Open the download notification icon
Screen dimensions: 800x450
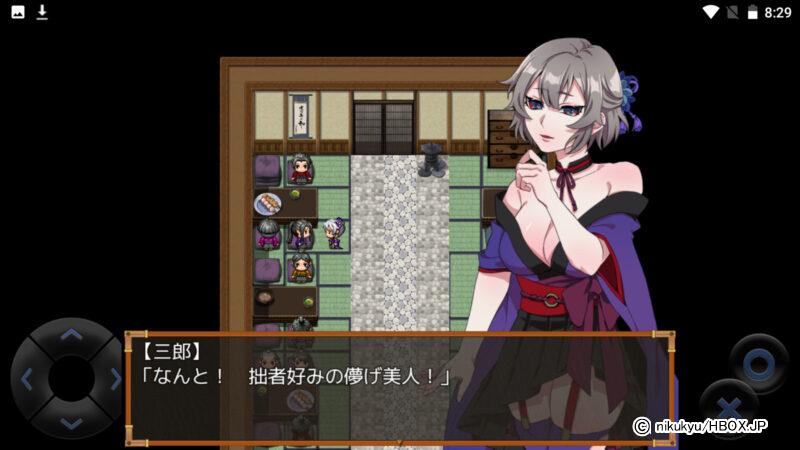(42, 12)
